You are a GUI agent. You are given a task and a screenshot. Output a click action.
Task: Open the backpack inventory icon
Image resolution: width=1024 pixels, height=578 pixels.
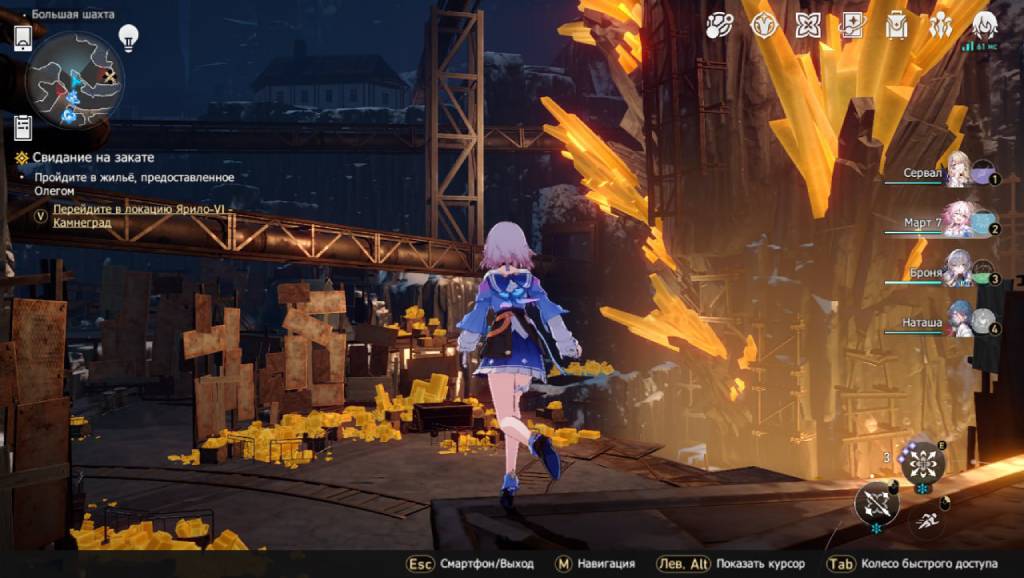click(x=896, y=26)
